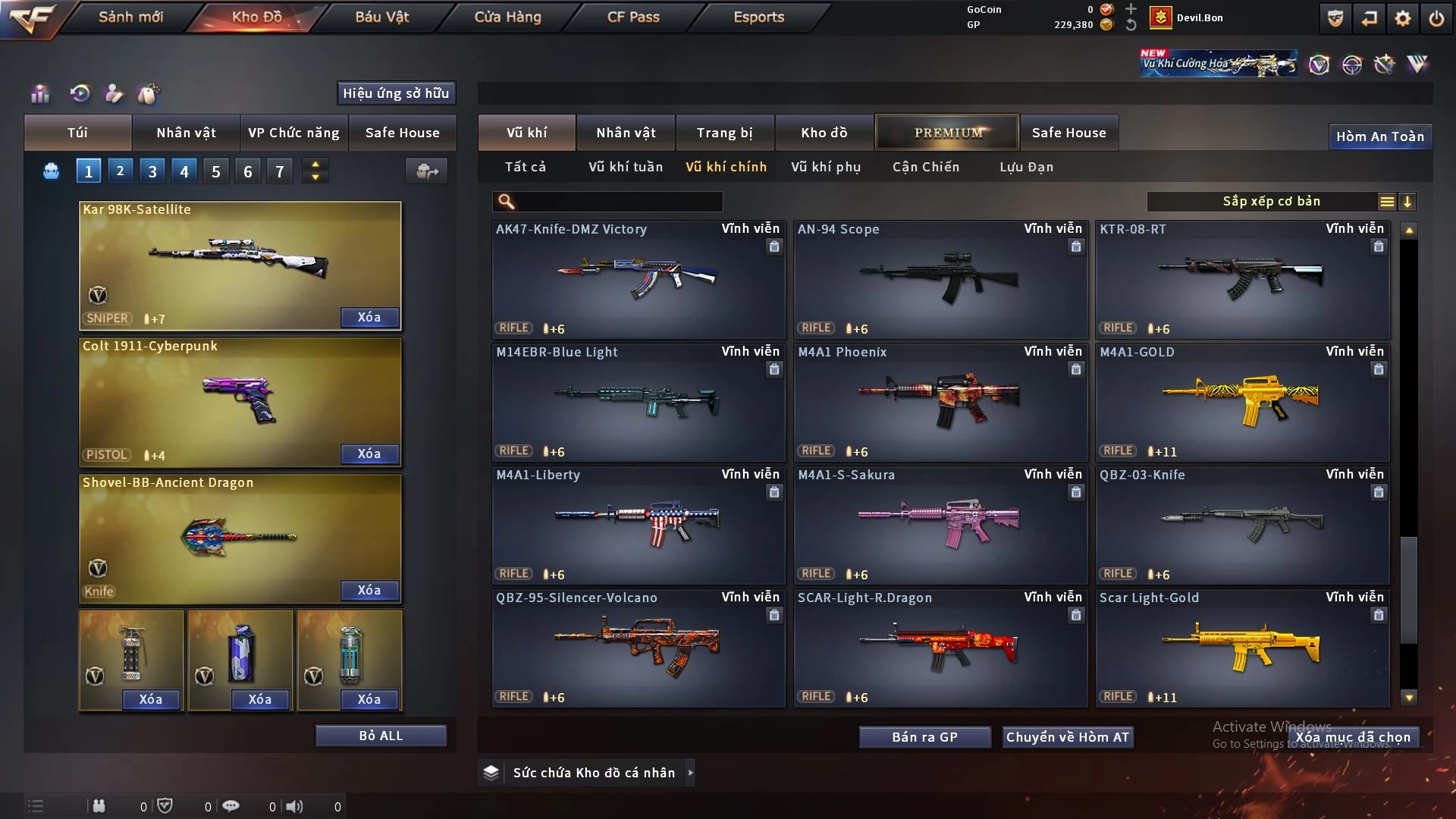
Task: Open settings with the gear icon
Action: point(1402,18)
